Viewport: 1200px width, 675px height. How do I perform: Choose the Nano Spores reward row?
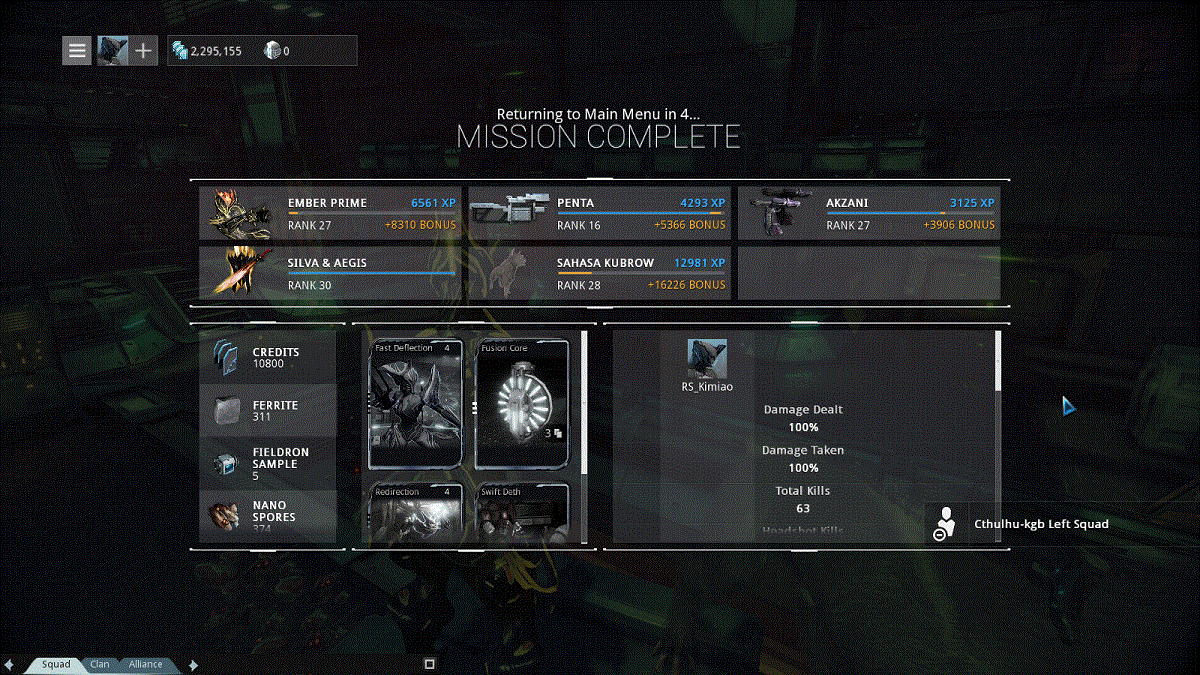[268, 515]
